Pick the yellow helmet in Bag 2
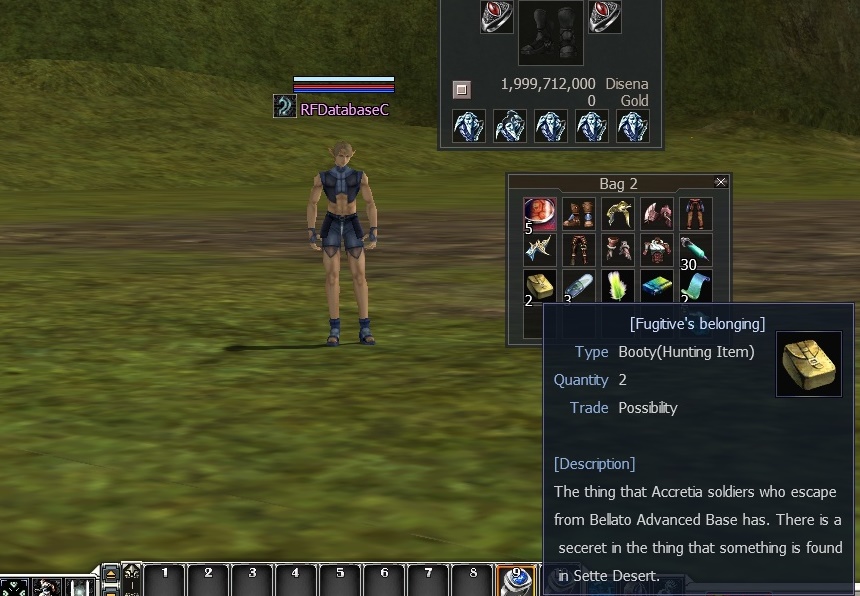Screen dimensions: 860x596 tap(618, 212)
